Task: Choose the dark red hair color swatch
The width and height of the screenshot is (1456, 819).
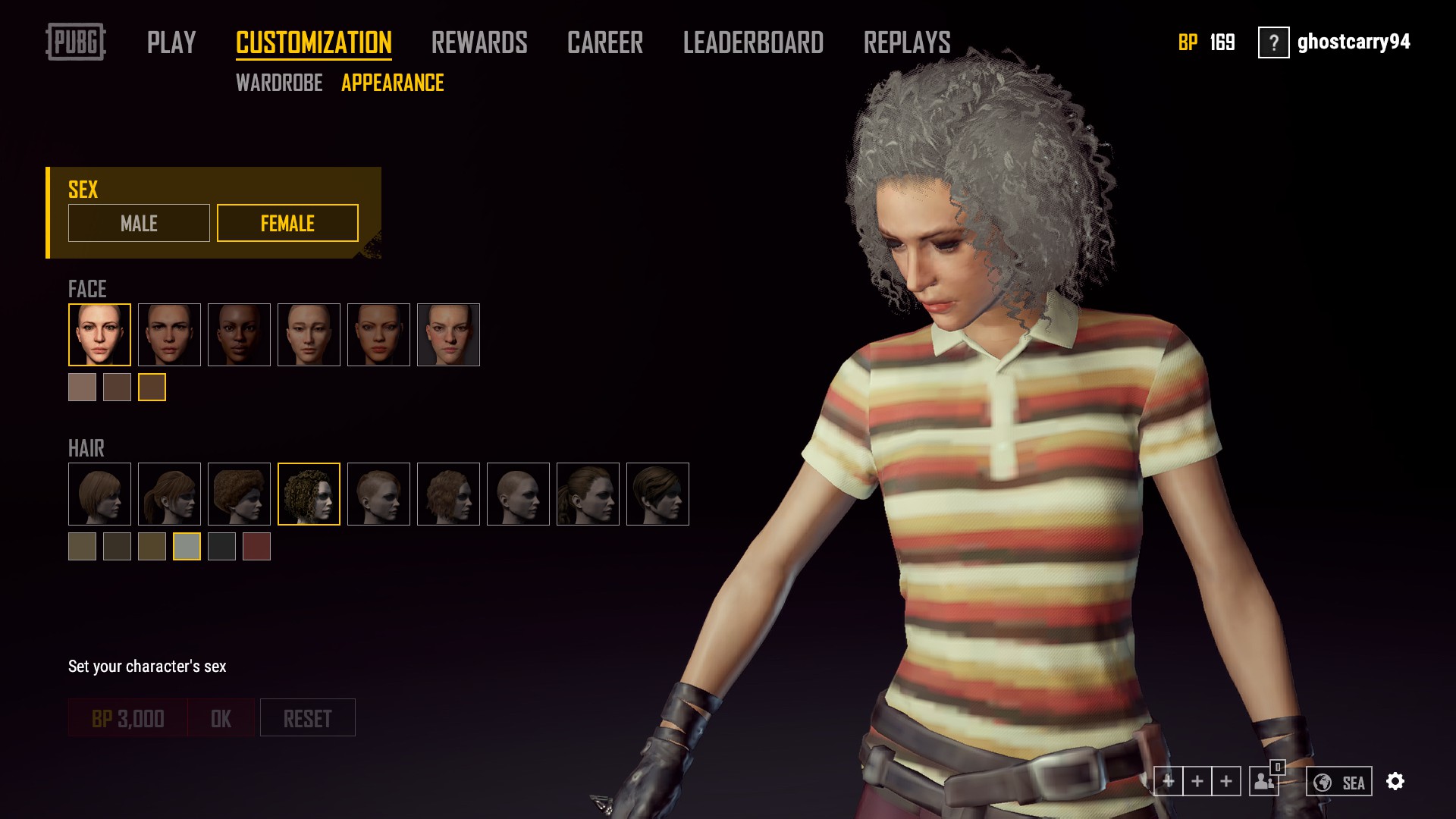Action: point(256,546)
